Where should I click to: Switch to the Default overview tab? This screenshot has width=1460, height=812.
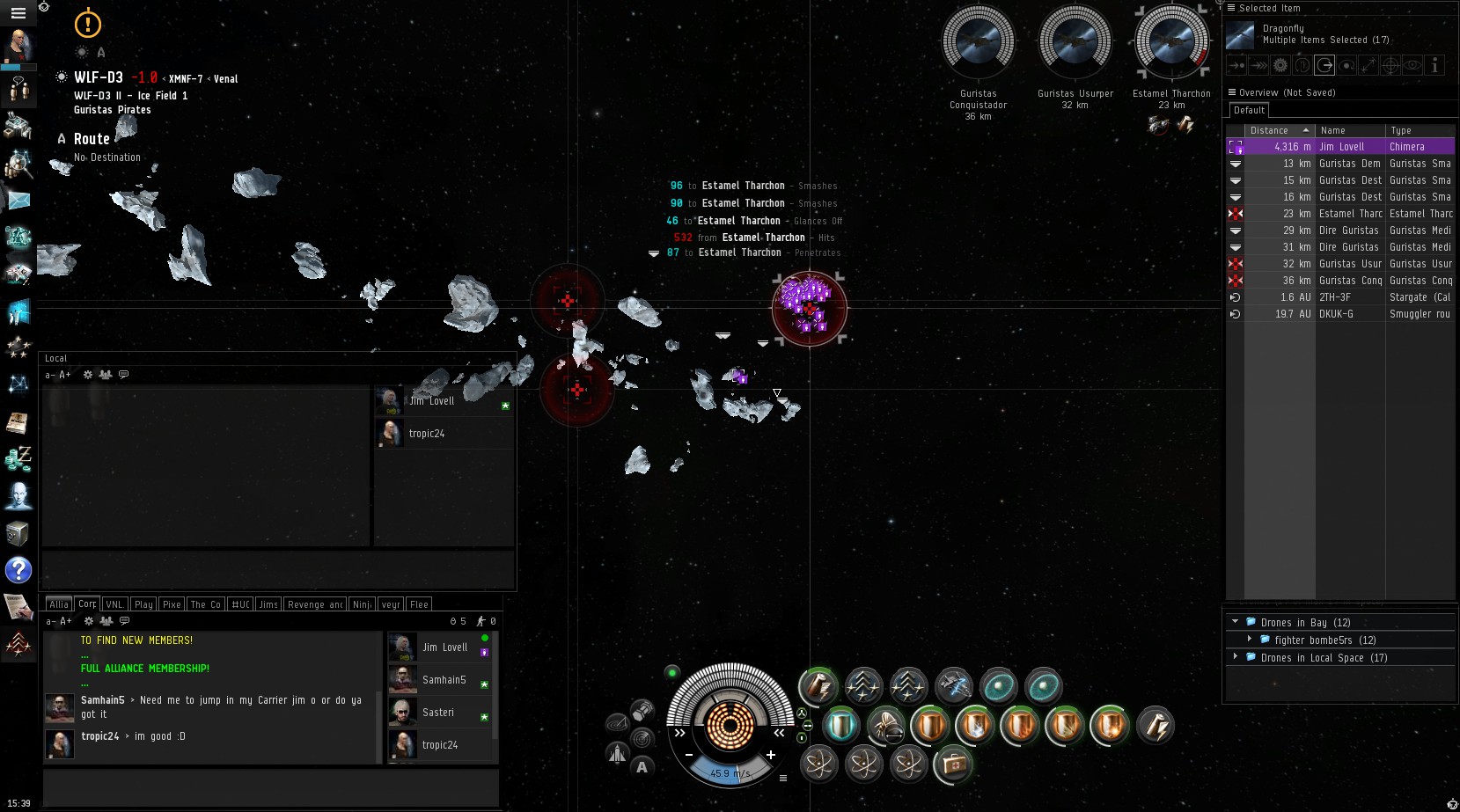click(x=1249, y=111)
